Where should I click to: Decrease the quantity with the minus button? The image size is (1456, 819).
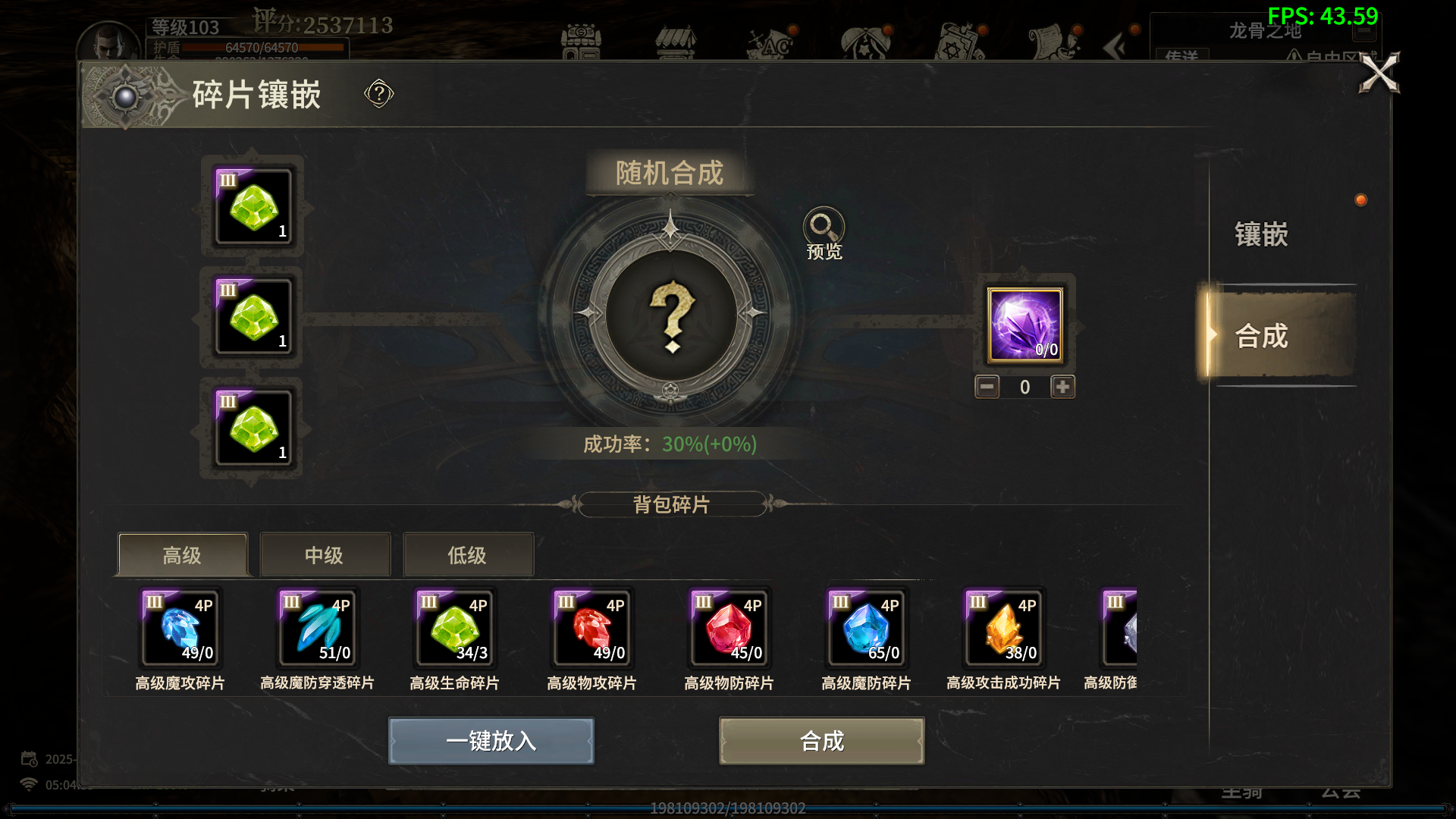pos(987,387)
